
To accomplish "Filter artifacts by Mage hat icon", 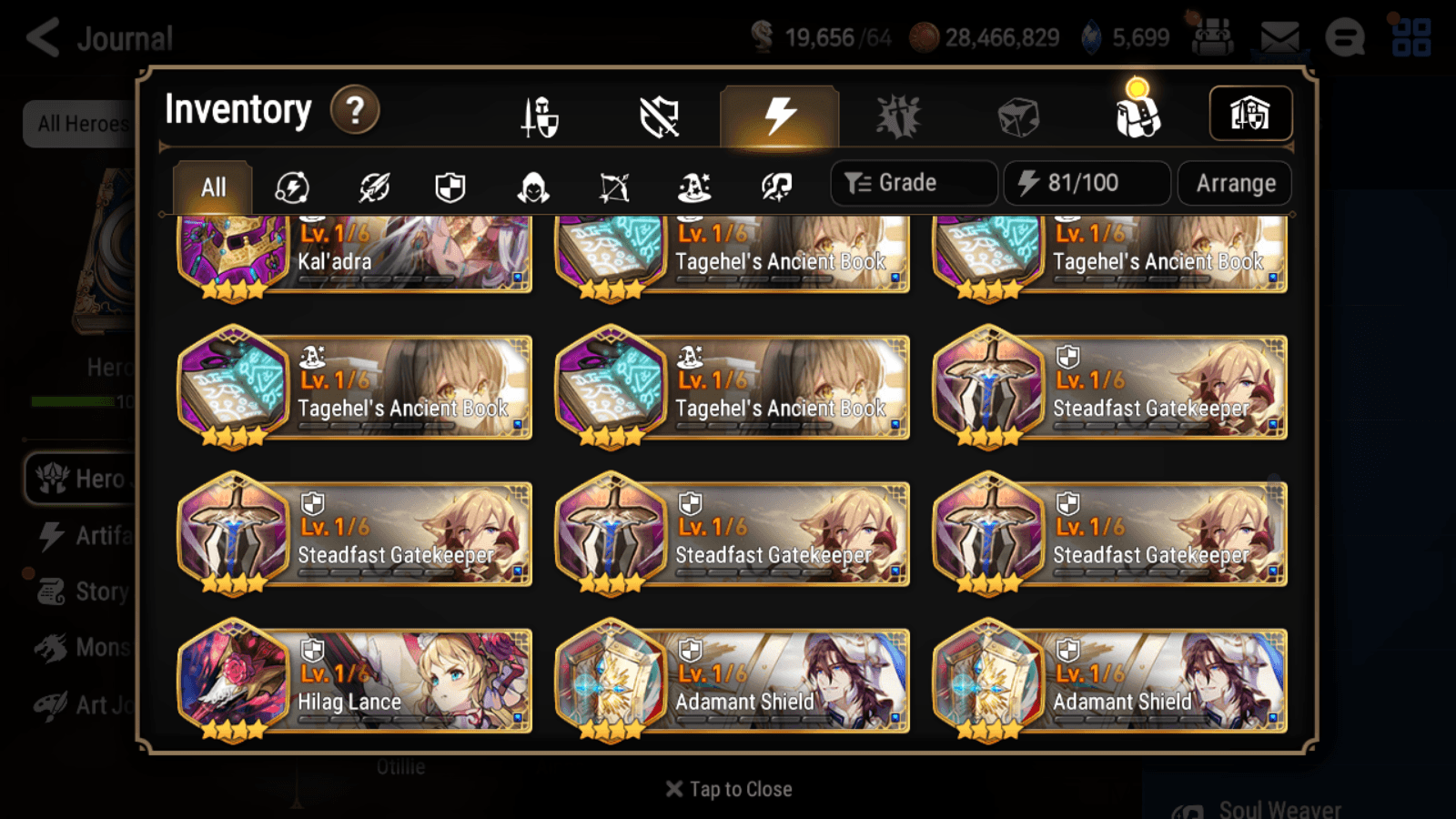I will (x=697, y=187).
